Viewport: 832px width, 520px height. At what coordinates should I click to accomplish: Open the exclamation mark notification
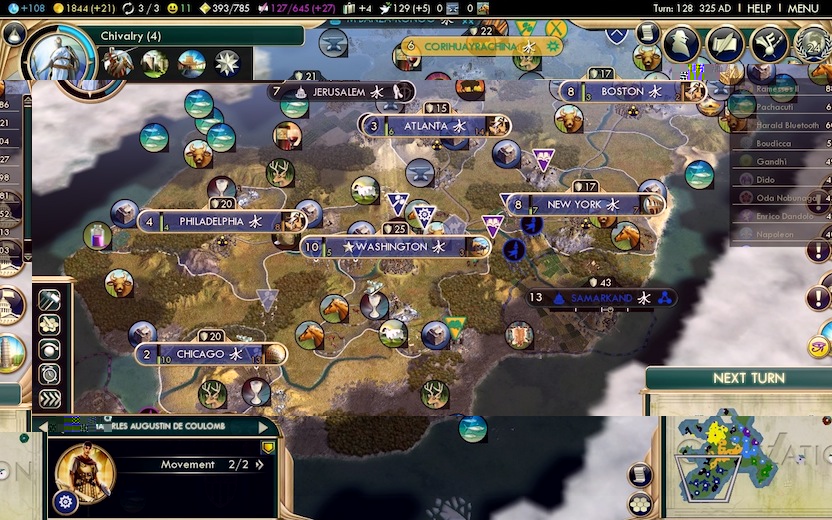pos(820,298)
